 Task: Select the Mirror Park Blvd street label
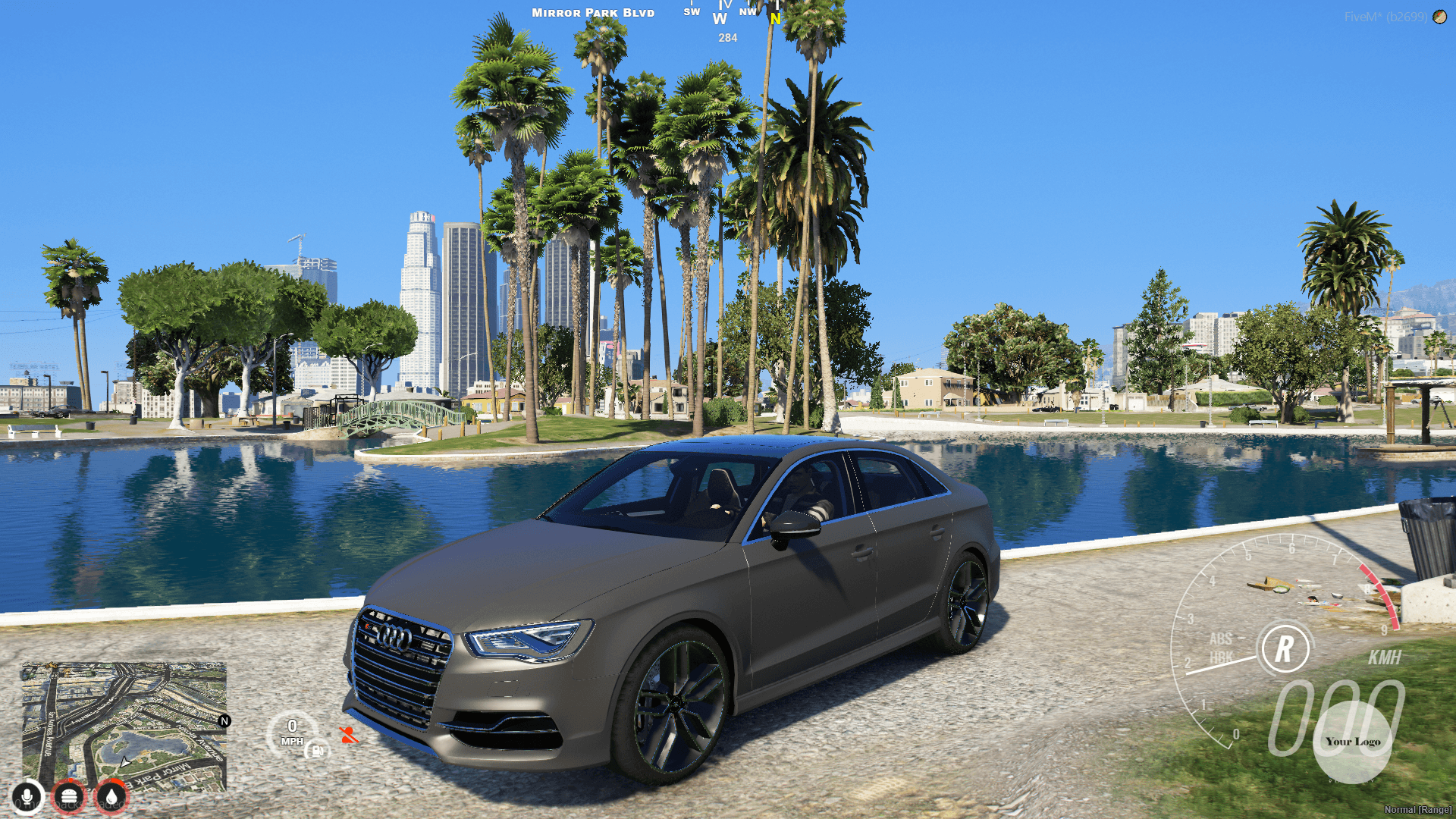click(592, 12)
